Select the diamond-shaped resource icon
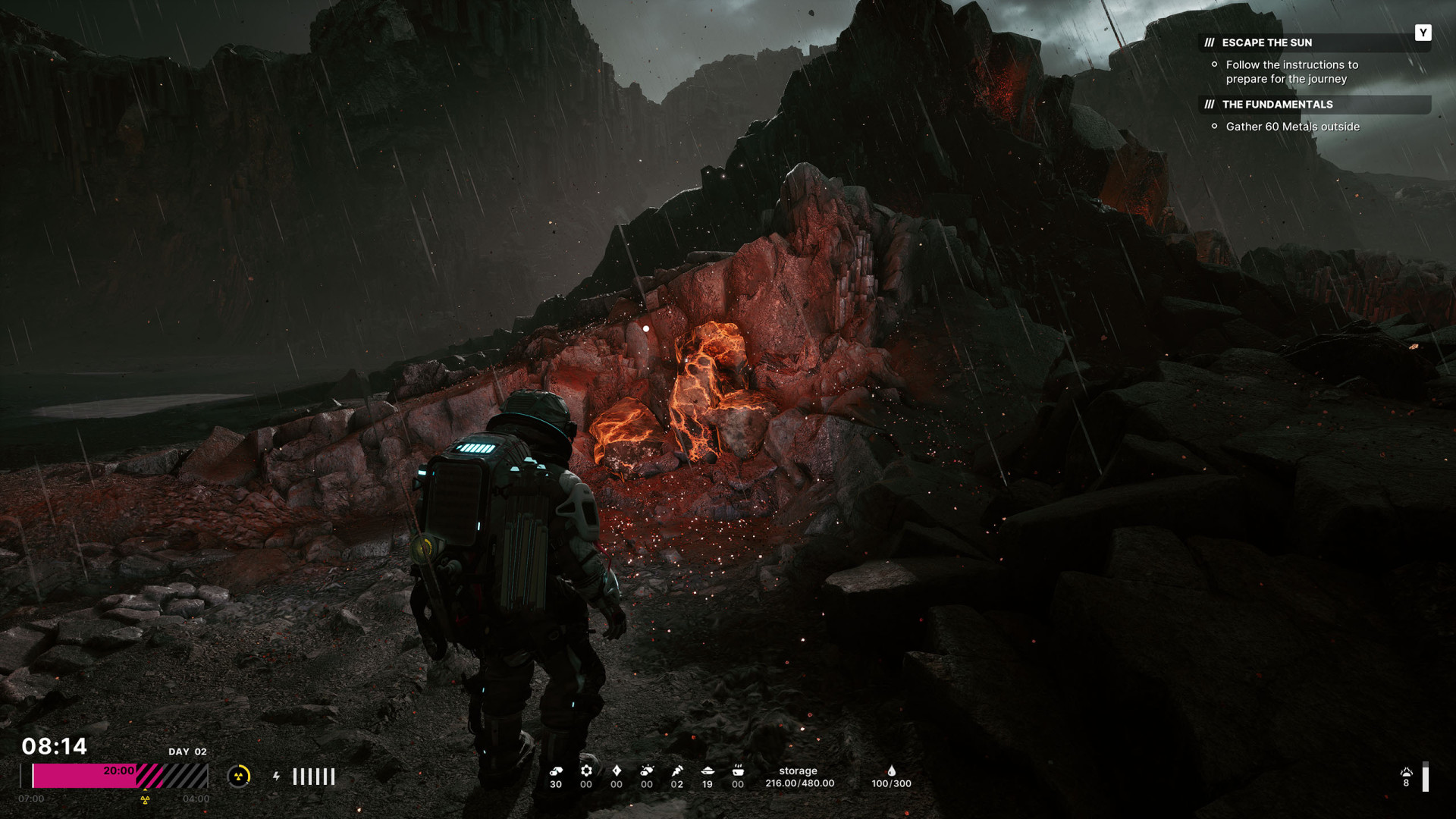The width and height of the screenshot is (1456, 819). coord(617,770)
